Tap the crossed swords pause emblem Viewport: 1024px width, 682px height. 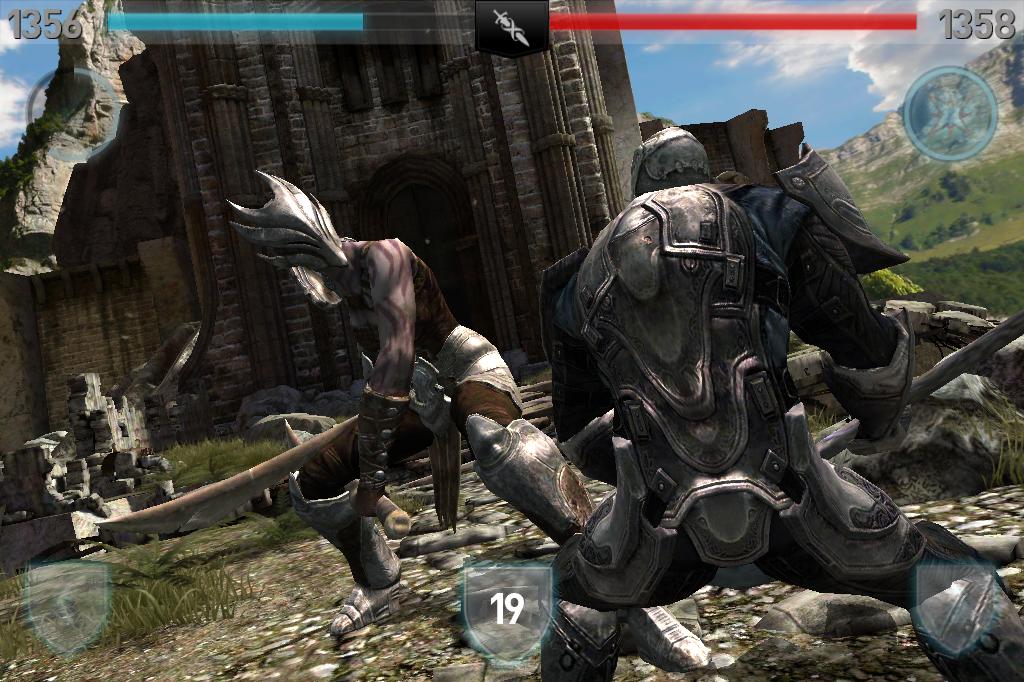pos(511,25)
